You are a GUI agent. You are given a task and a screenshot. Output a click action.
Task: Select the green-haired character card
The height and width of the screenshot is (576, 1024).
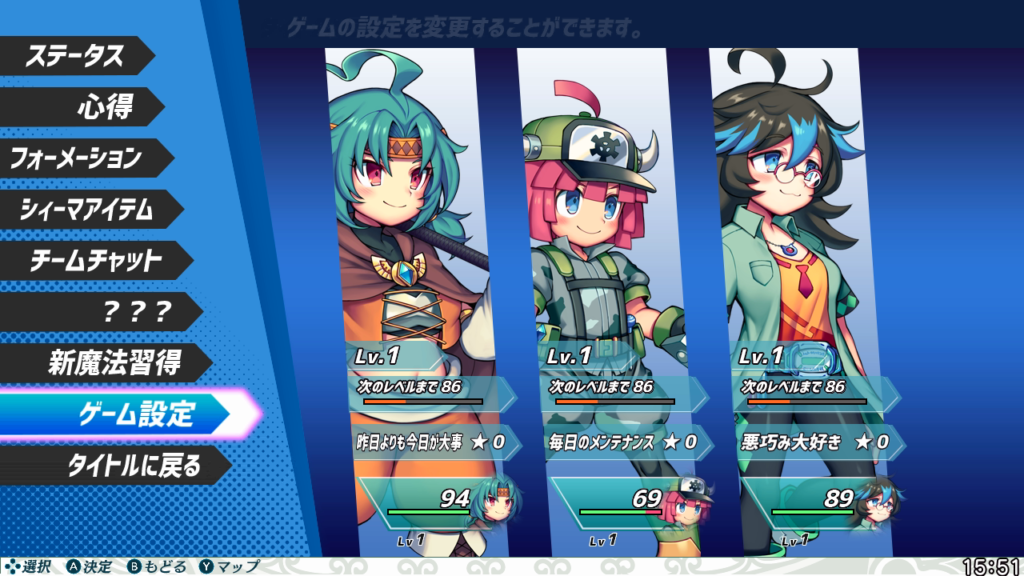point(410,250)
